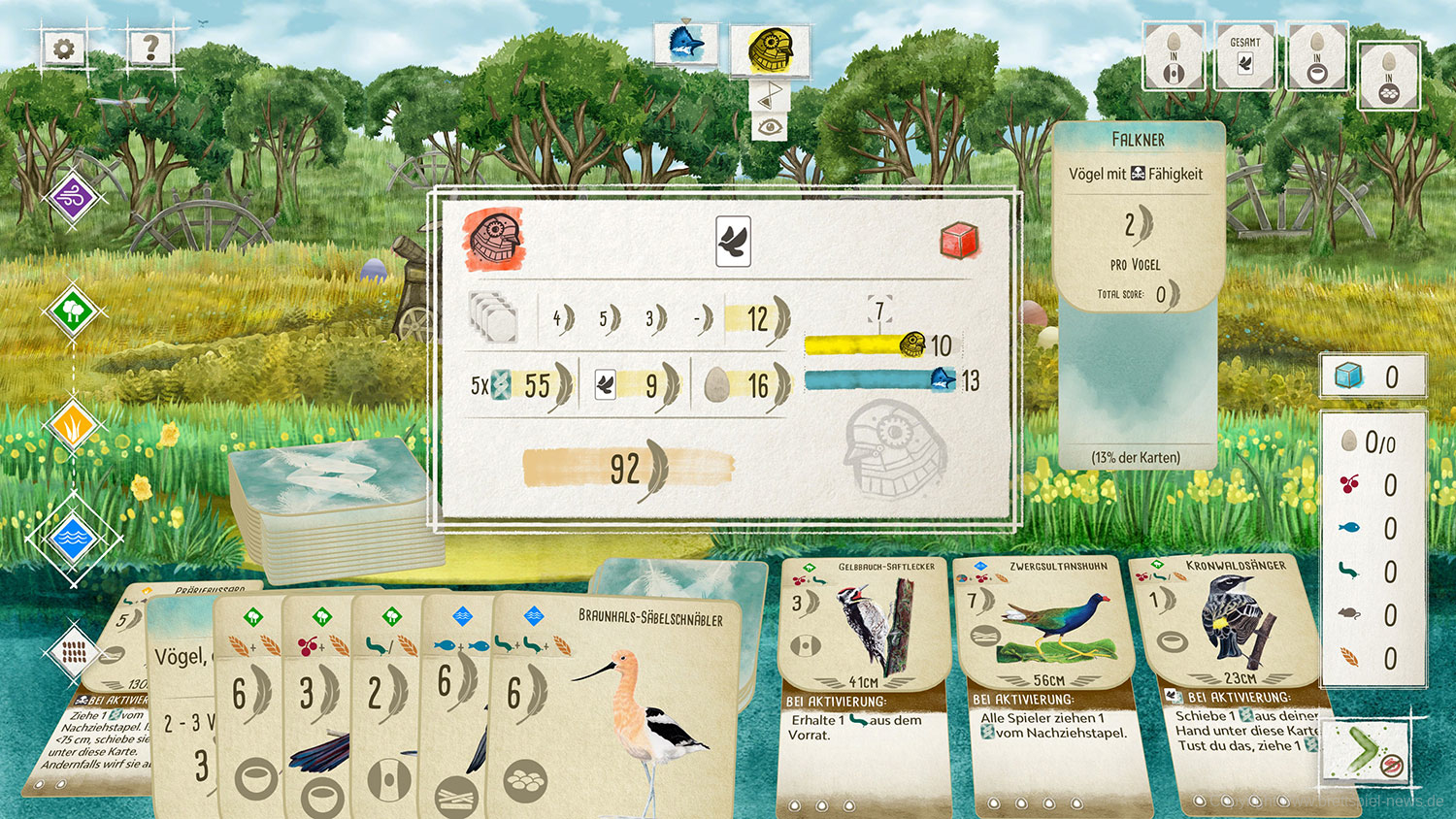This screenshot has height=819, width=1456.
Task: View the Falkner bonus card
Action: 1138,291
